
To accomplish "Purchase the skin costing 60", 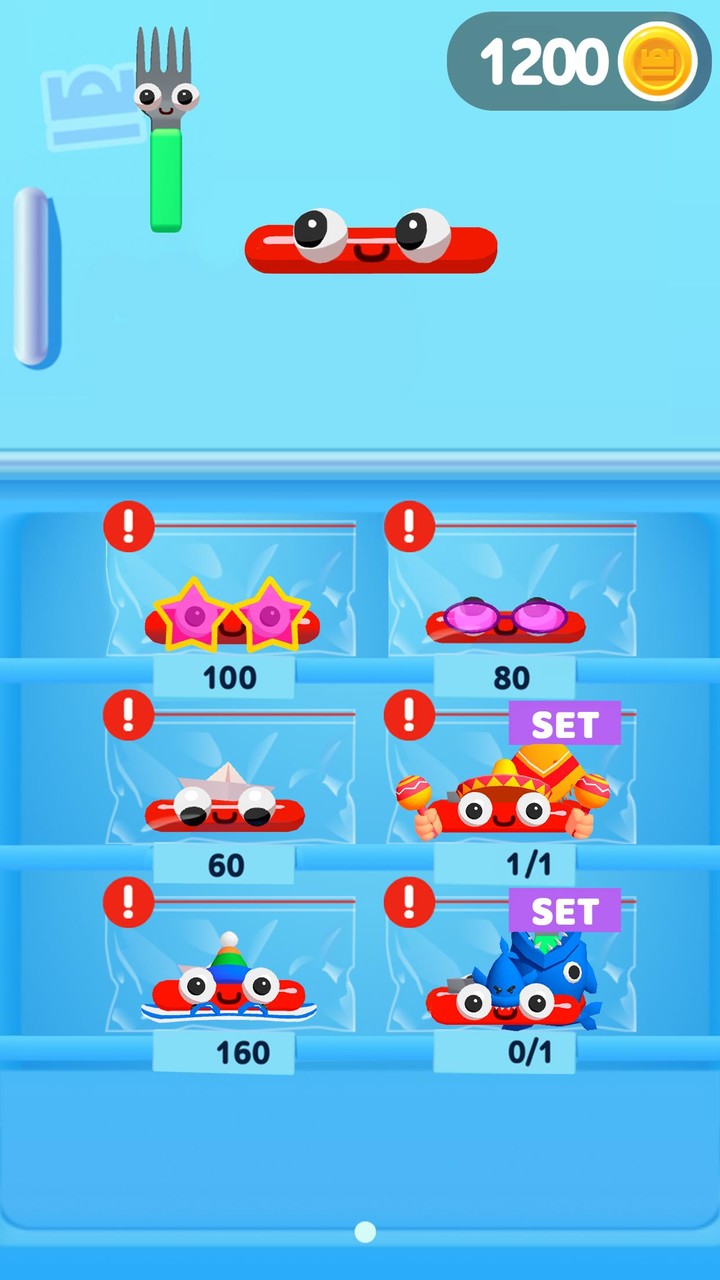I will [x=224, y=865].
